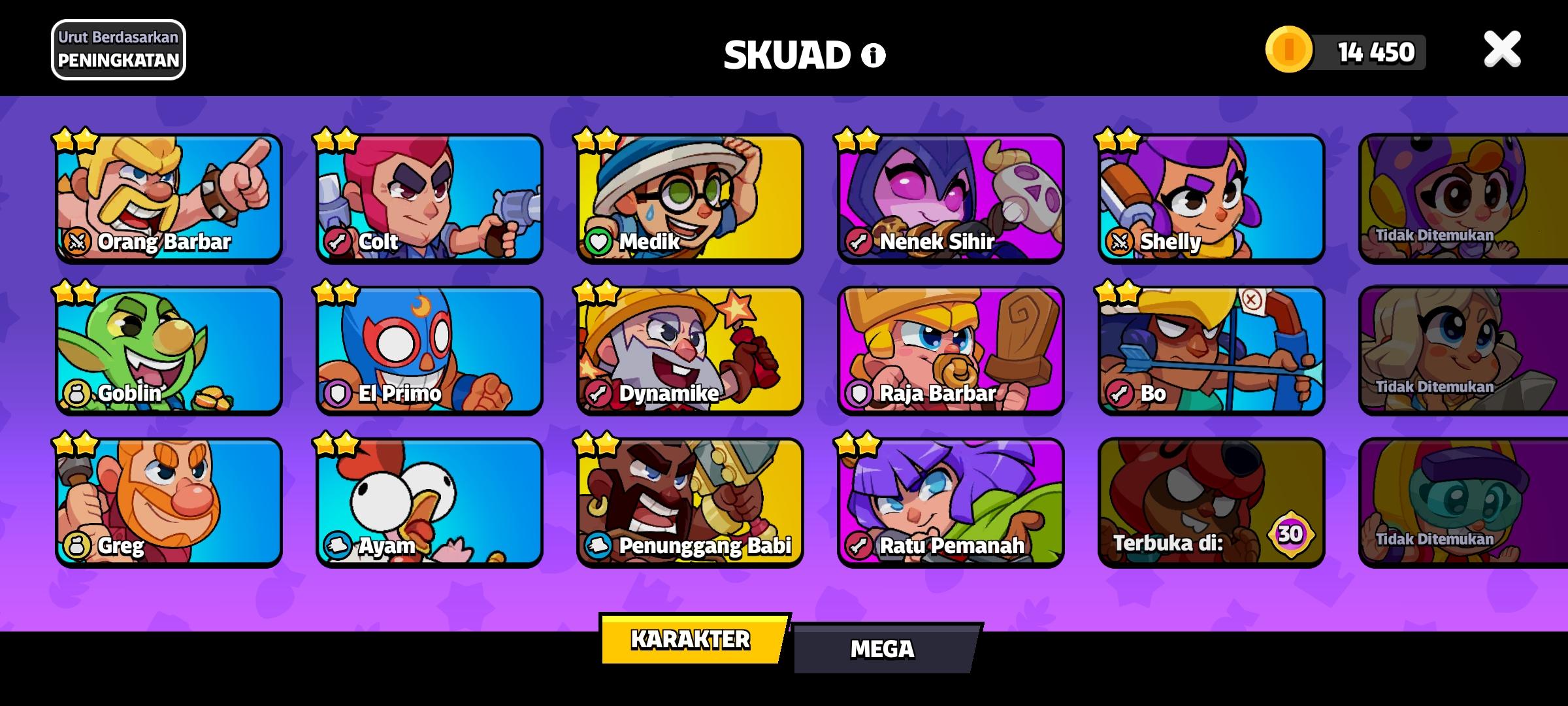The height and width of the screenshot is (706, 1568).
Task: Click the info icon next to SKUAD
Action: 871,56
